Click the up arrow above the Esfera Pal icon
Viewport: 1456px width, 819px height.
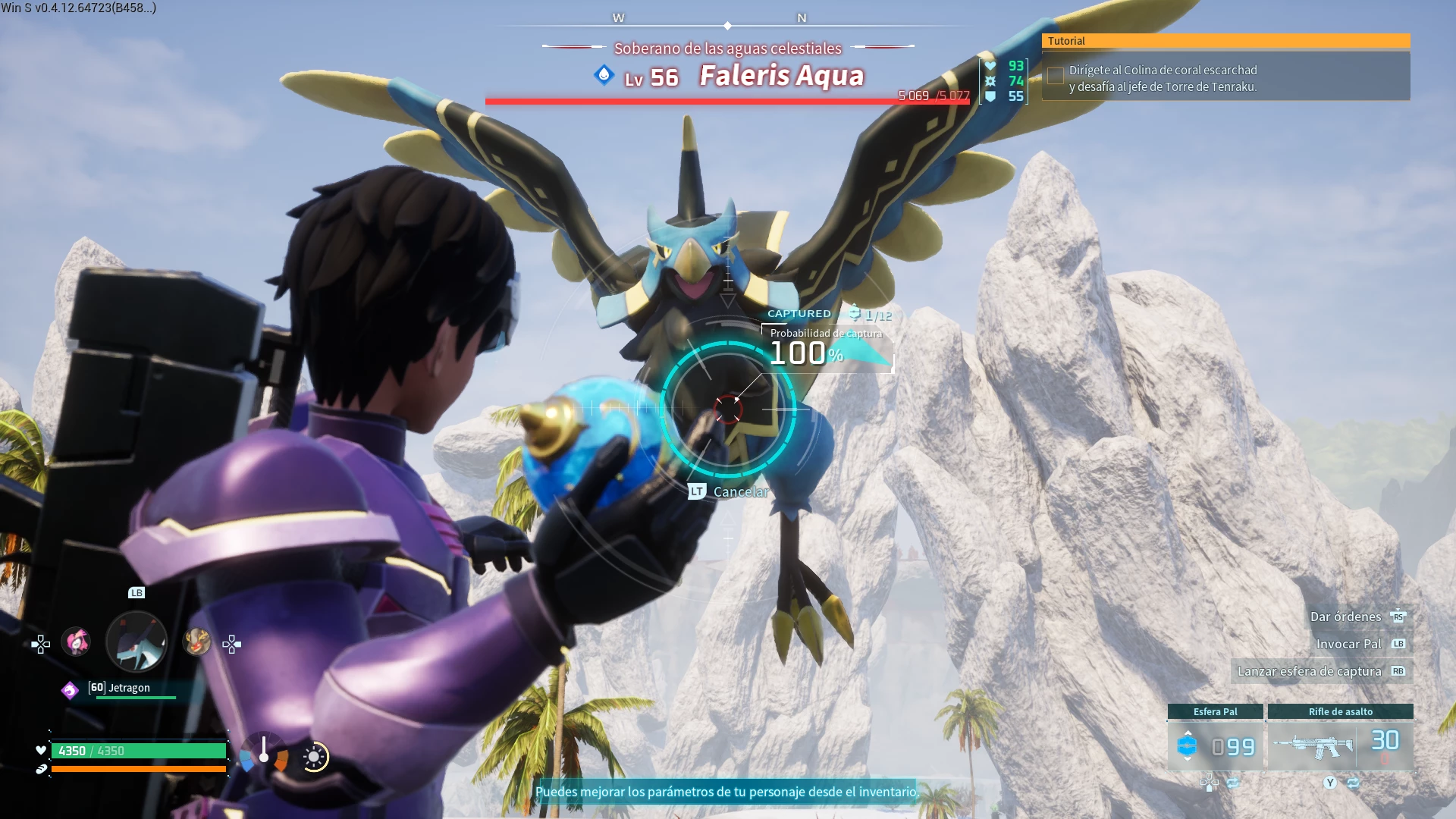click(x=1188, y=733)
